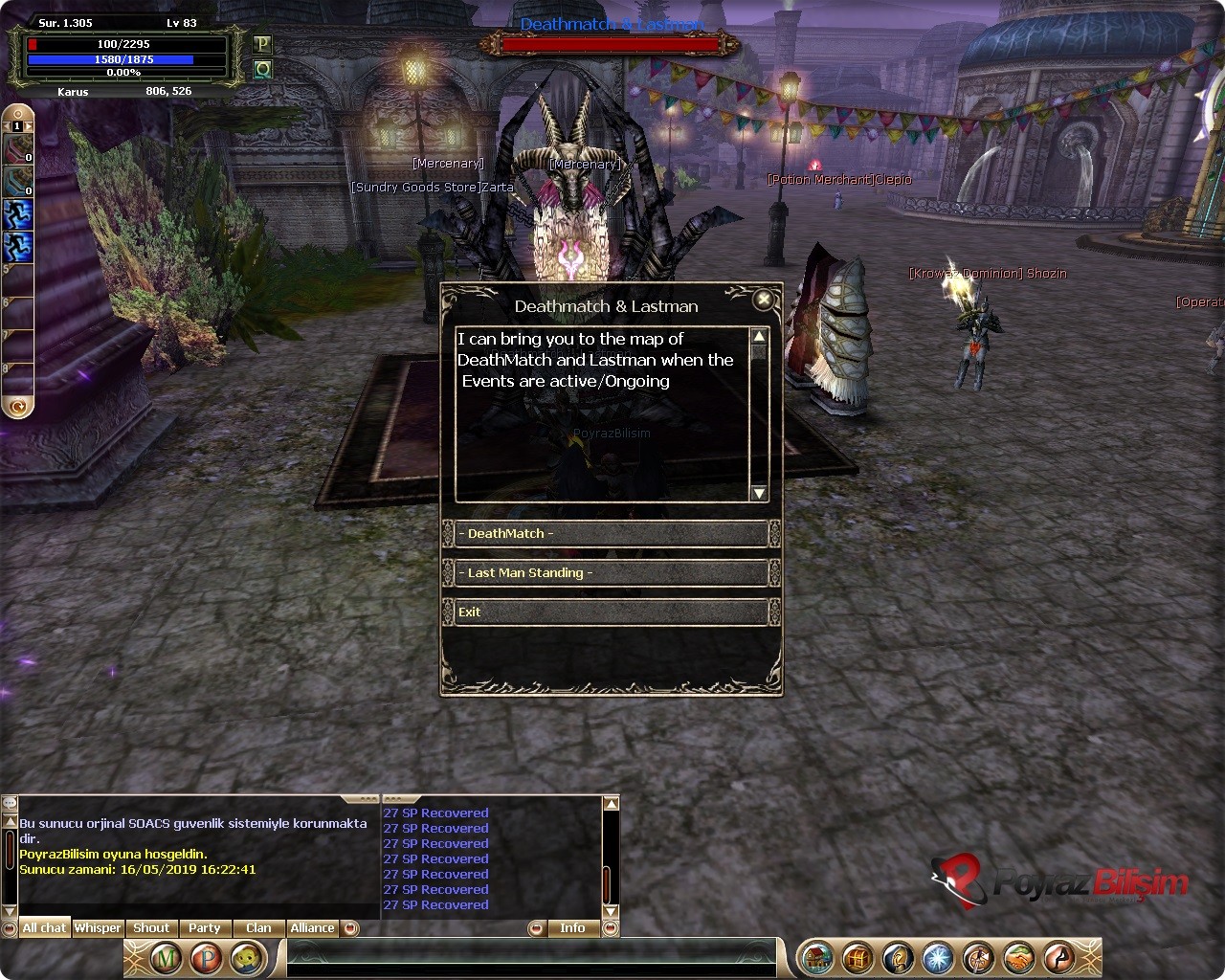Click the green M round button
This screenshot has height=980, width=1225.
point(167,958)
